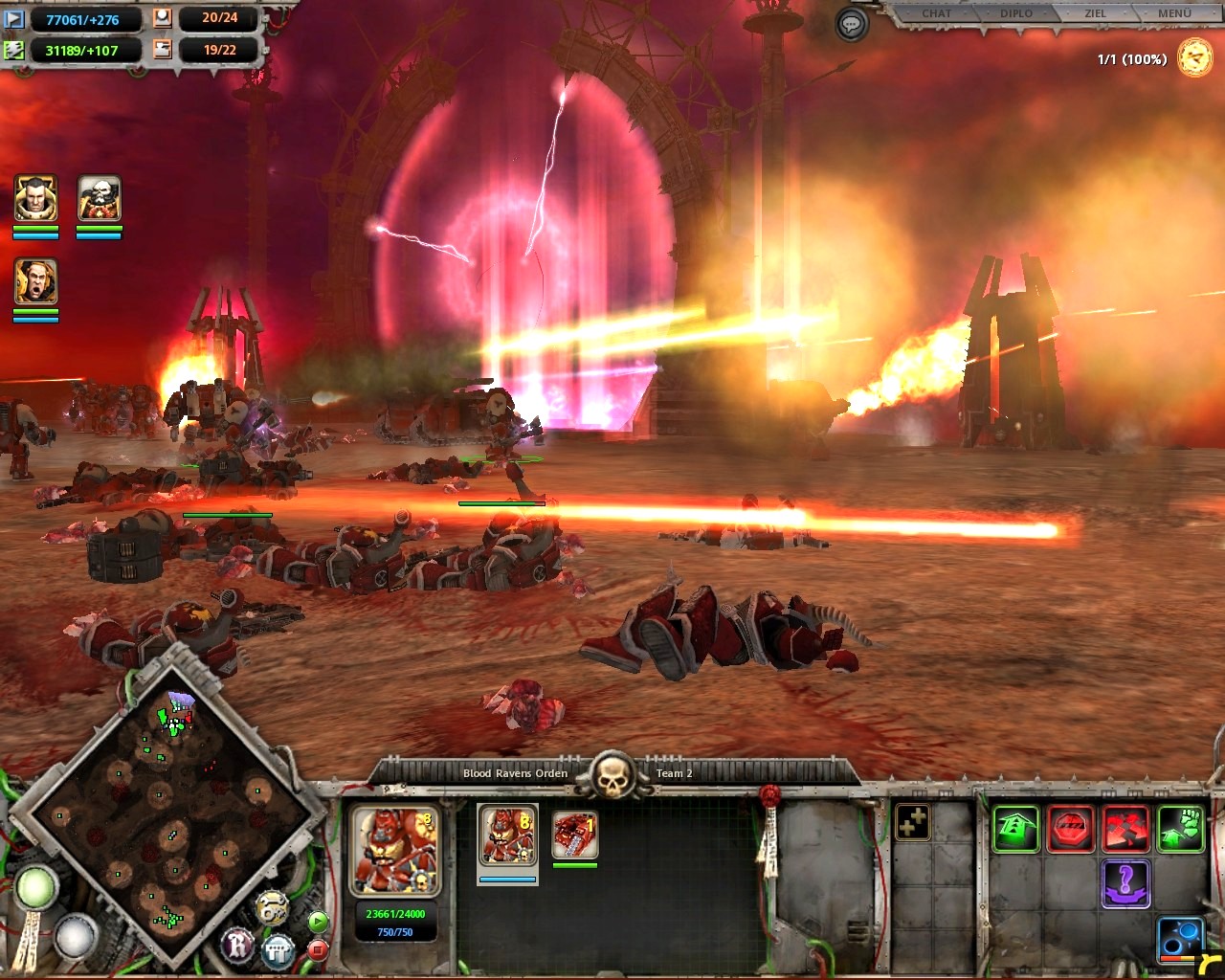Click the speech bubble chat icon
Viewport: 1225px width, 980px height.
coord(851,25)
